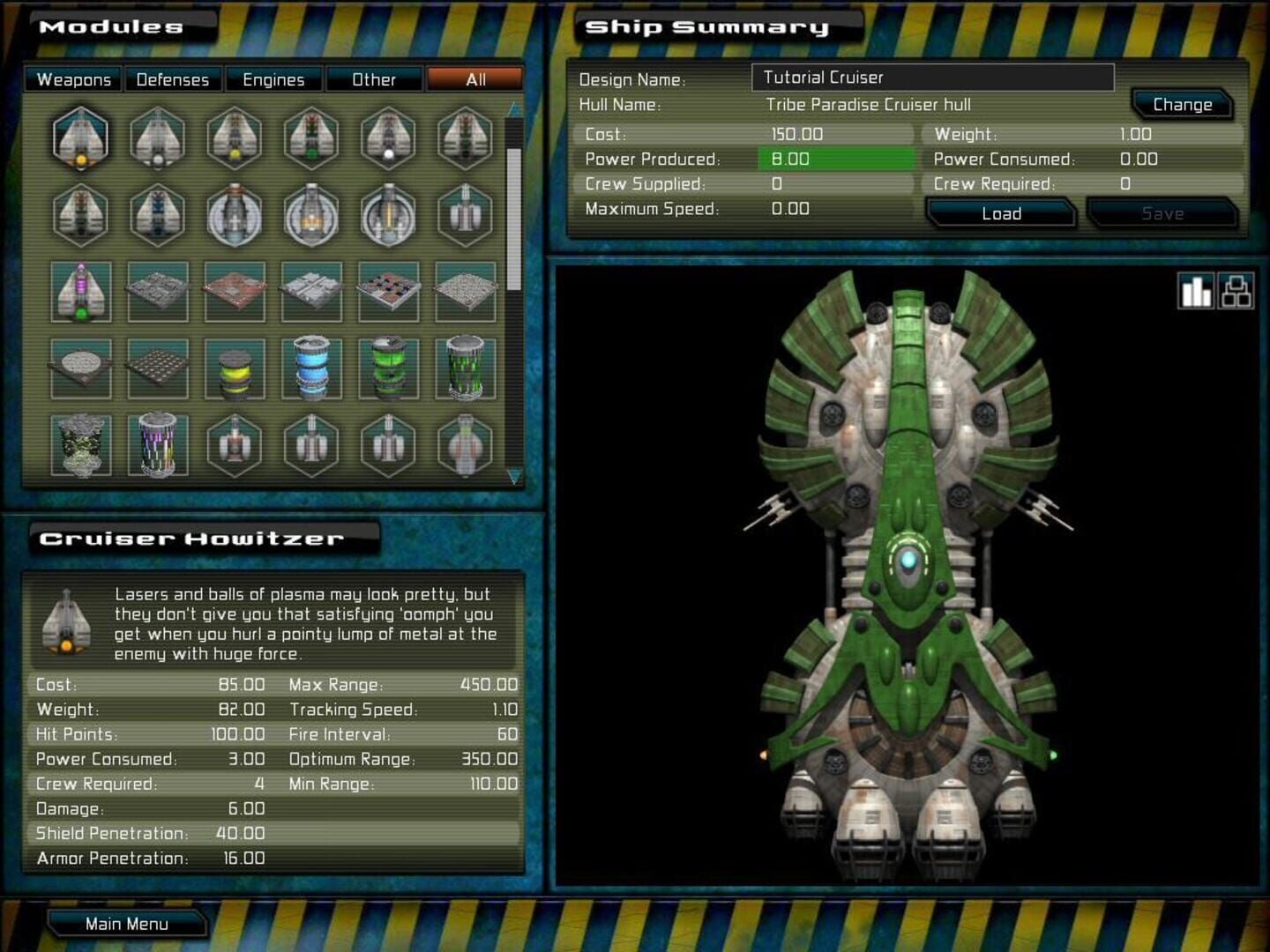Viewport: 1270px width, 952px height.
Task: Open the Other modules tab
Action: [x=375, y=79]
